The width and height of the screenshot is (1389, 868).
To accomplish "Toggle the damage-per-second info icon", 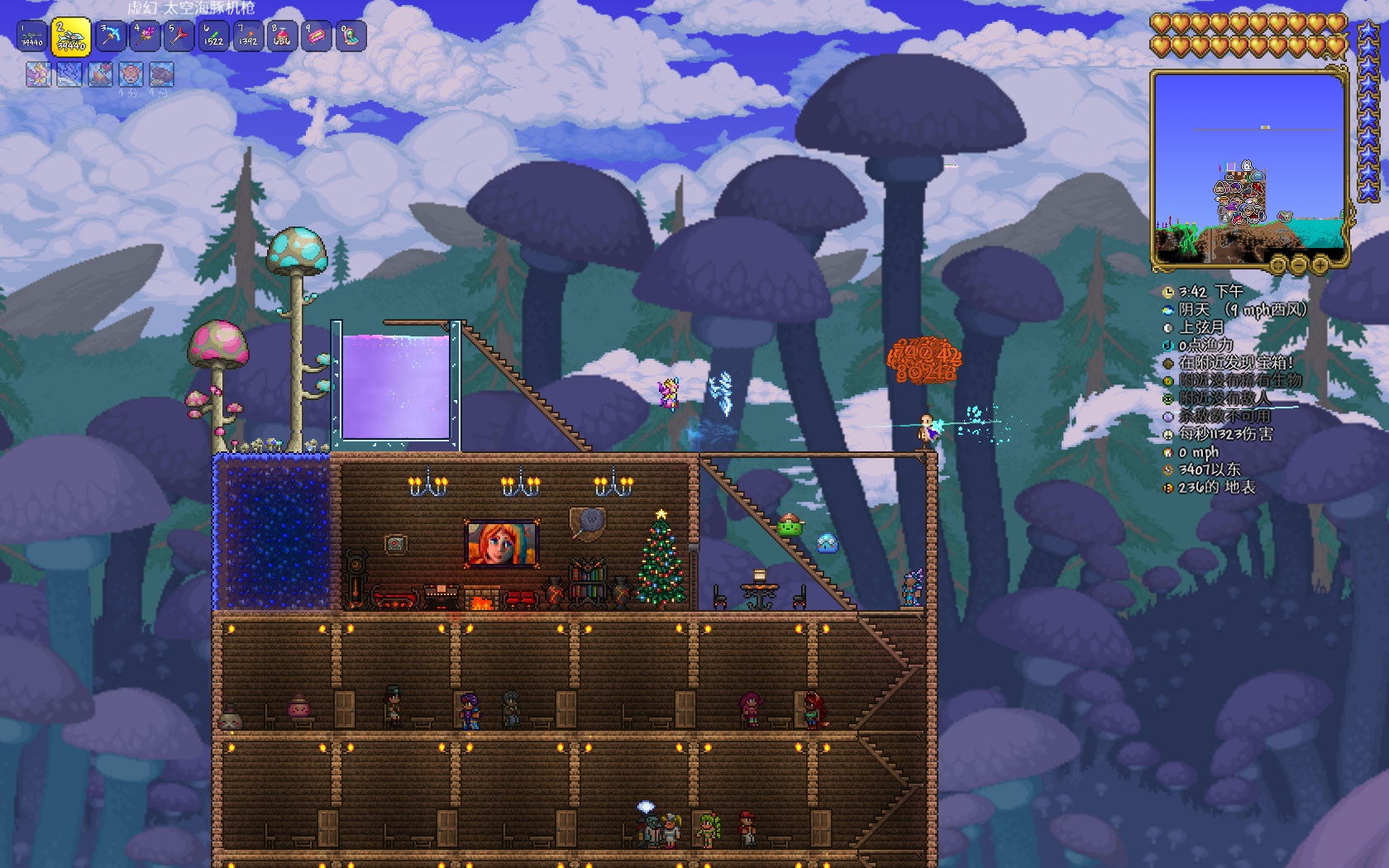I will (1168, 435).
